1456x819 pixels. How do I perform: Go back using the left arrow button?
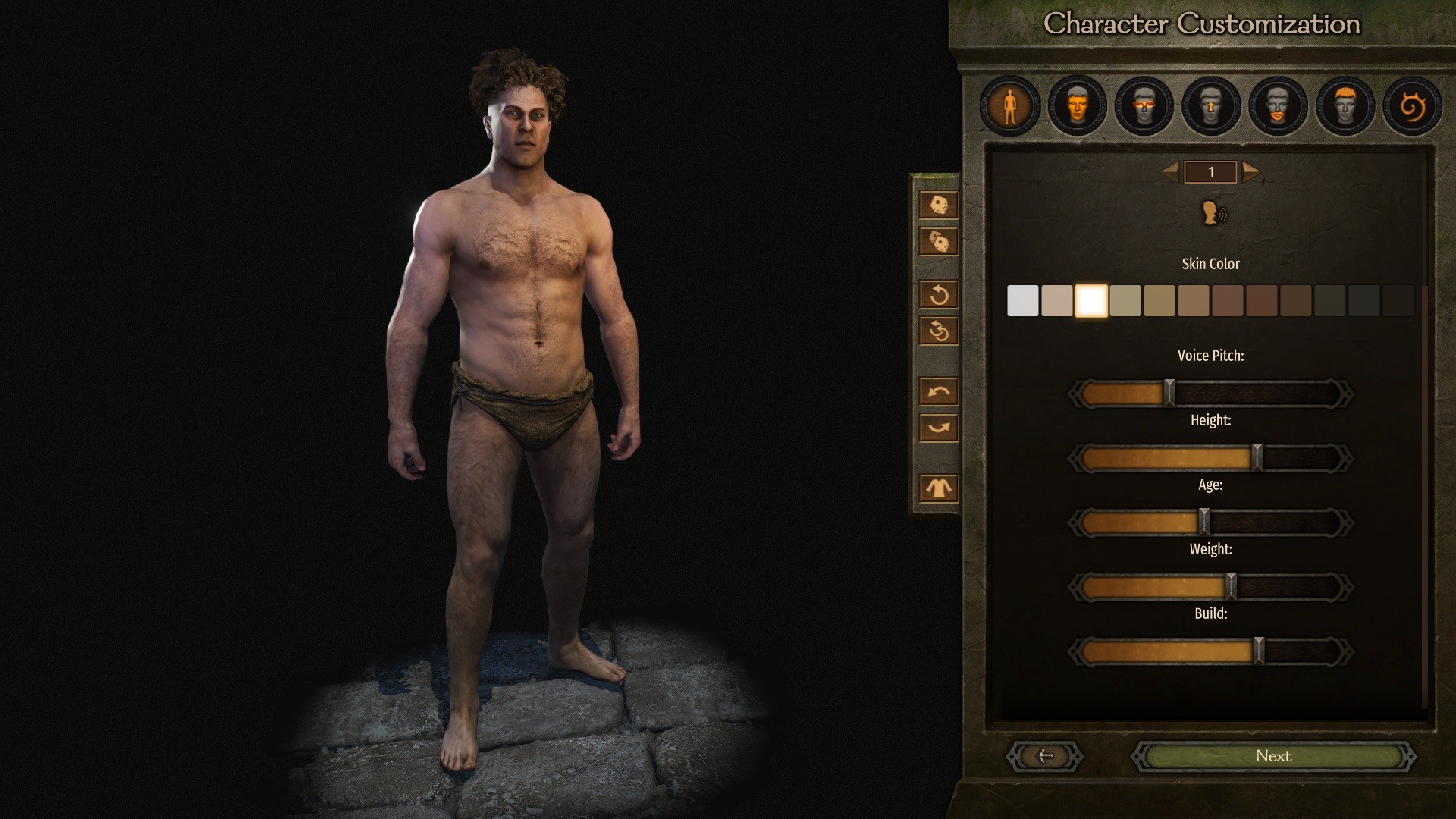(x=1045, y=756)
